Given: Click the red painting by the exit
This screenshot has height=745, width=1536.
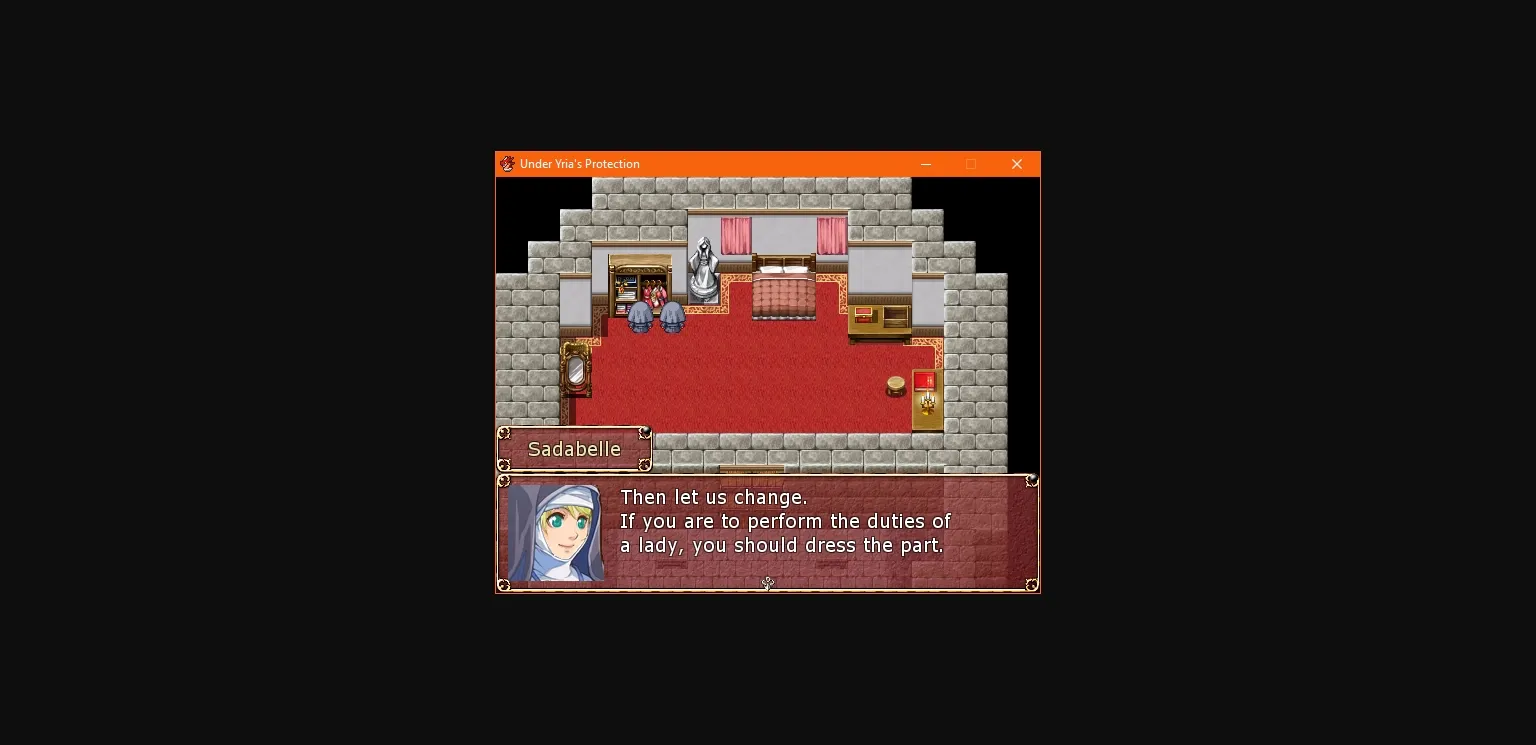Looking at the screenshot, I should (x=924, y=381).
